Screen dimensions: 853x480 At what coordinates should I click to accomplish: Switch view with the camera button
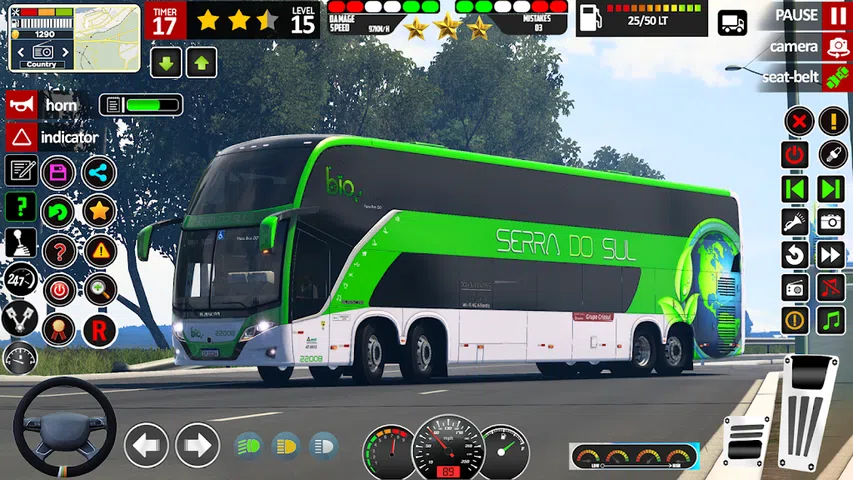[836, 46]
